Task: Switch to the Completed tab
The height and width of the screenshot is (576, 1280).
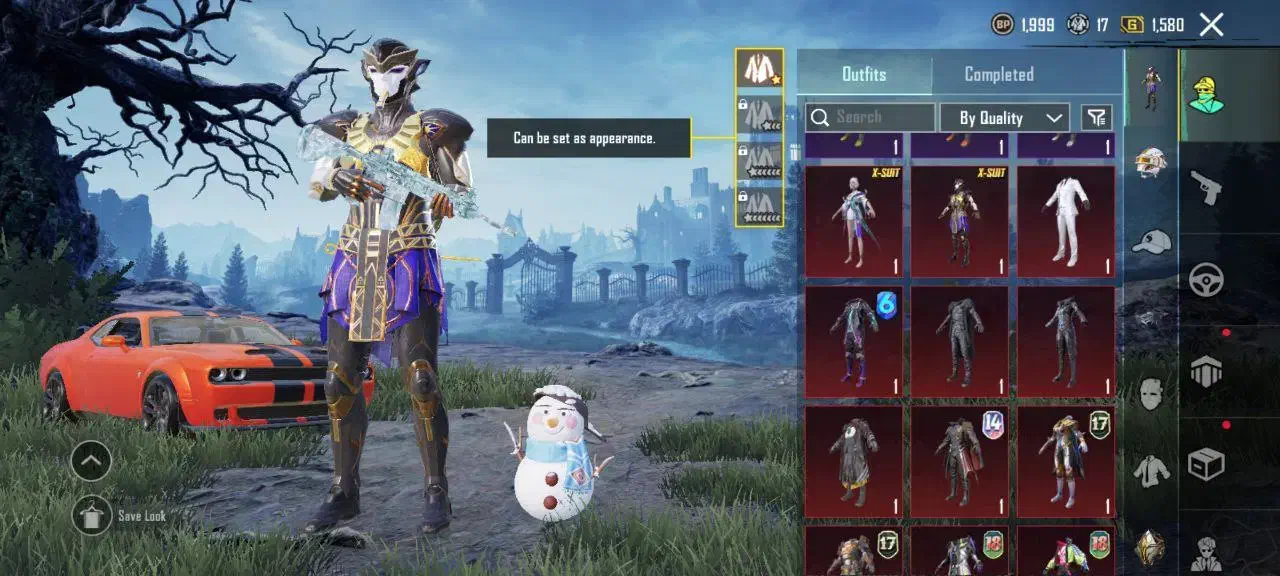Action: pyautogui.click(x=998, y=74)
